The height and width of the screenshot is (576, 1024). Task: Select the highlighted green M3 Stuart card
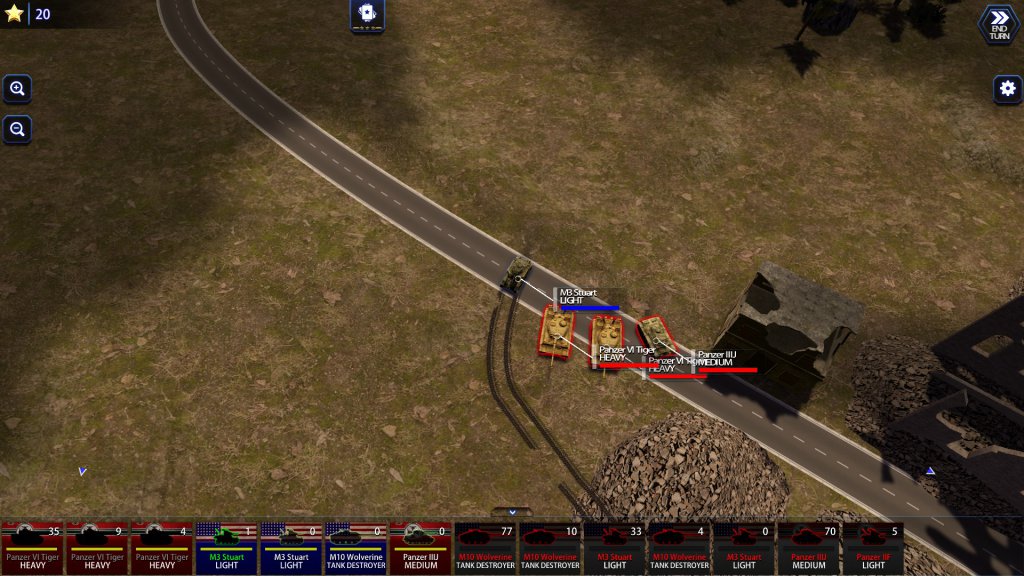pyautogui.click(x=226, y=548)
